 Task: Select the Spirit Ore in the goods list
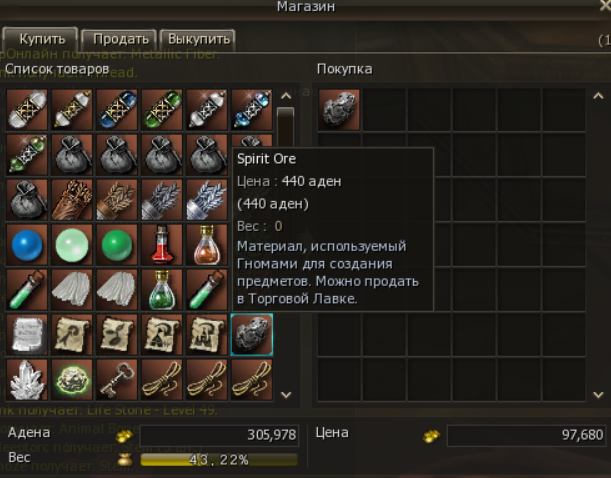251,335
